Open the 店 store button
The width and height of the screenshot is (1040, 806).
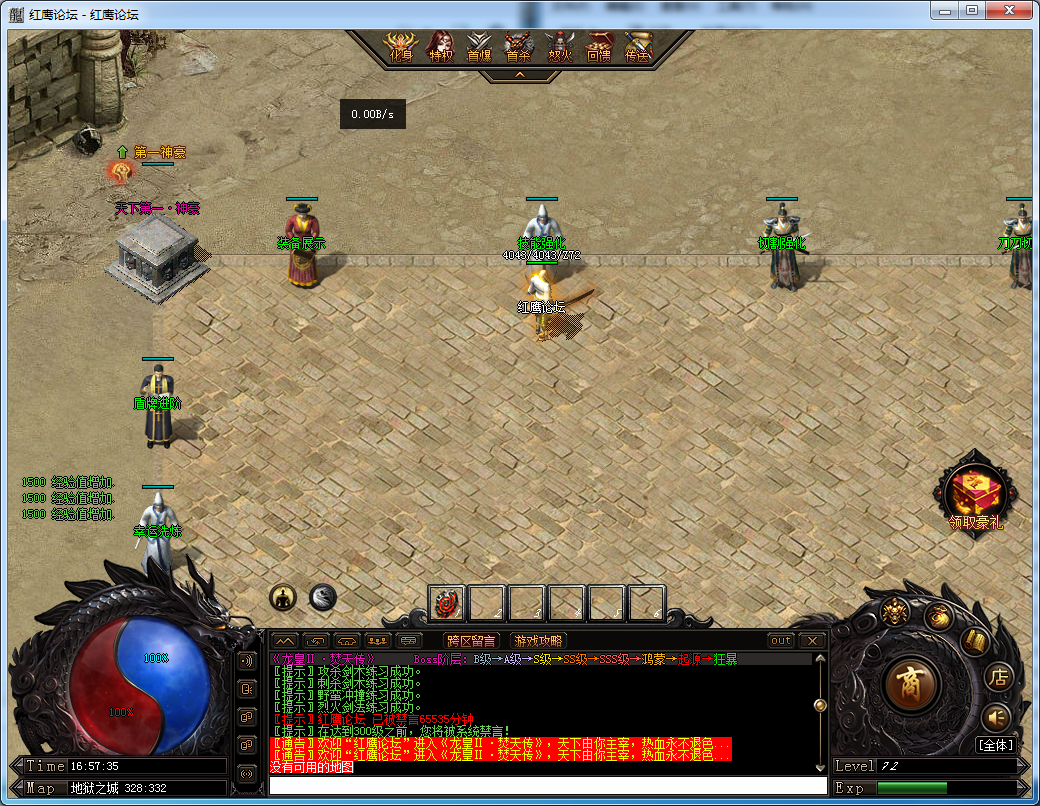pyautogui.click(x=998, y=677)
